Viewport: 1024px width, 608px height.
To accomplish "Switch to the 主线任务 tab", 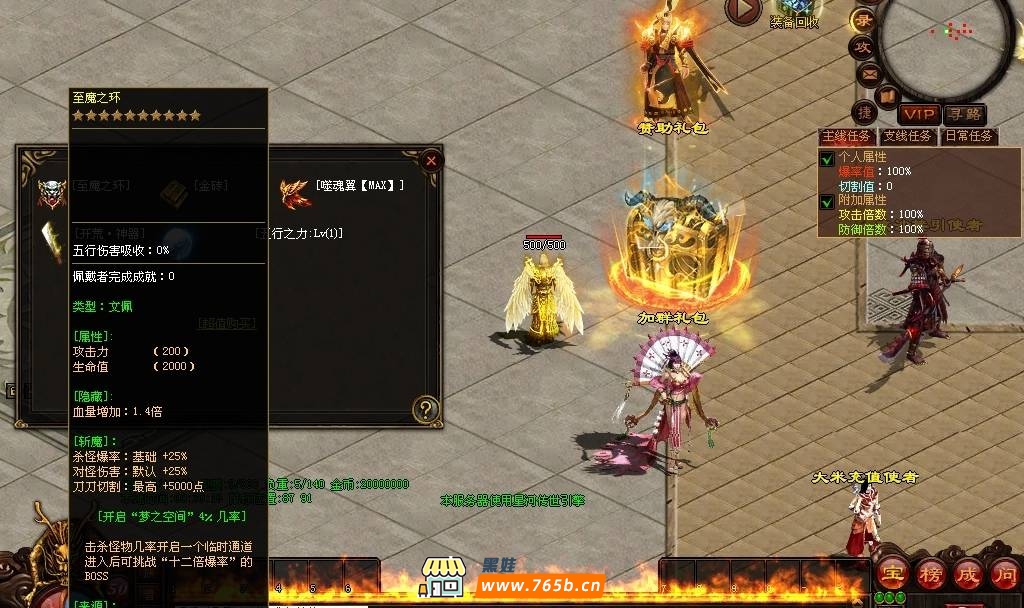I will tap(847, 136).
